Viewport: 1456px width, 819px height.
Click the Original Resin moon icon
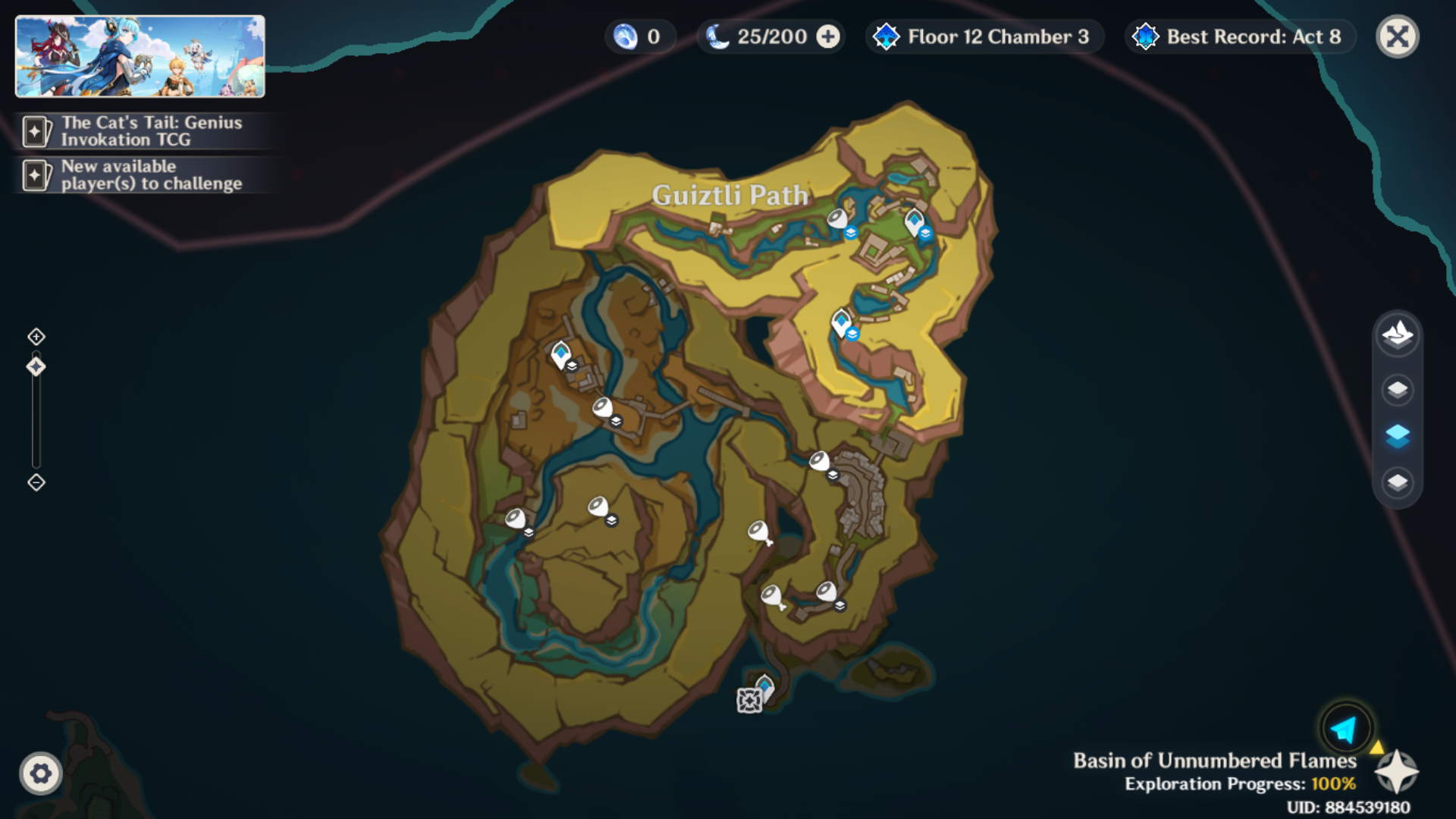click(716, 36)
